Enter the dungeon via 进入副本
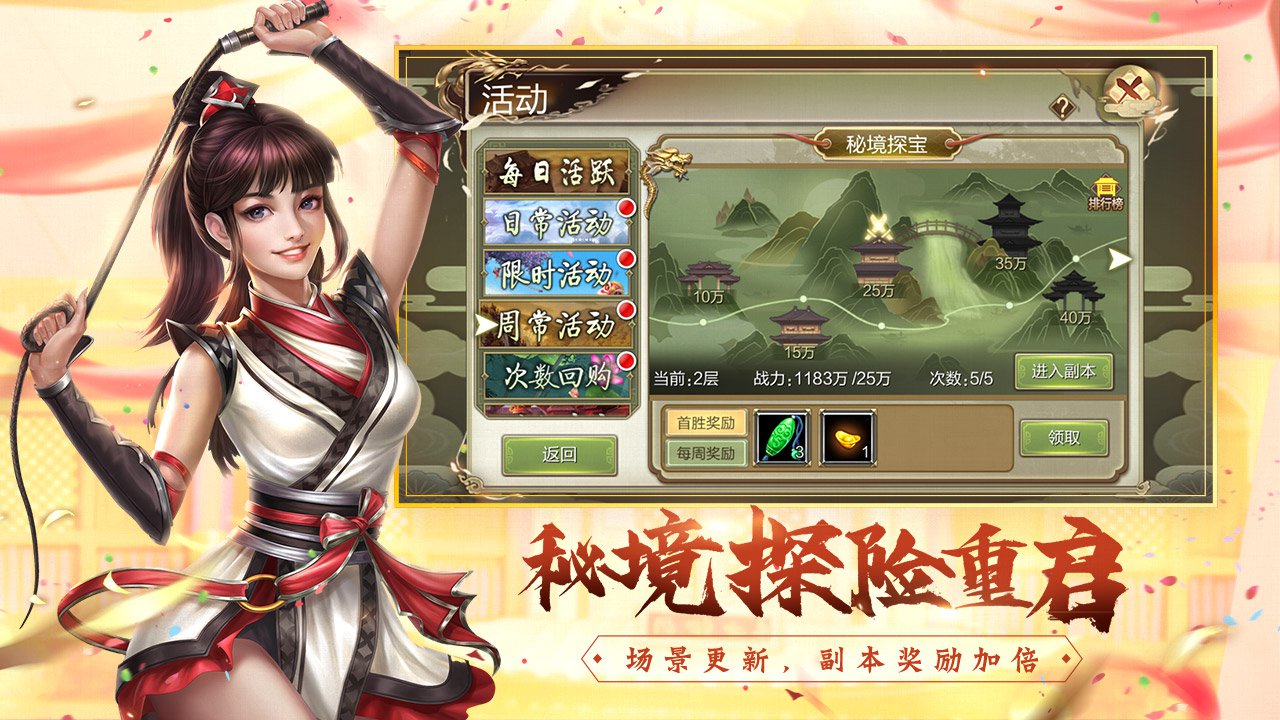 (x=1063, y=372)
